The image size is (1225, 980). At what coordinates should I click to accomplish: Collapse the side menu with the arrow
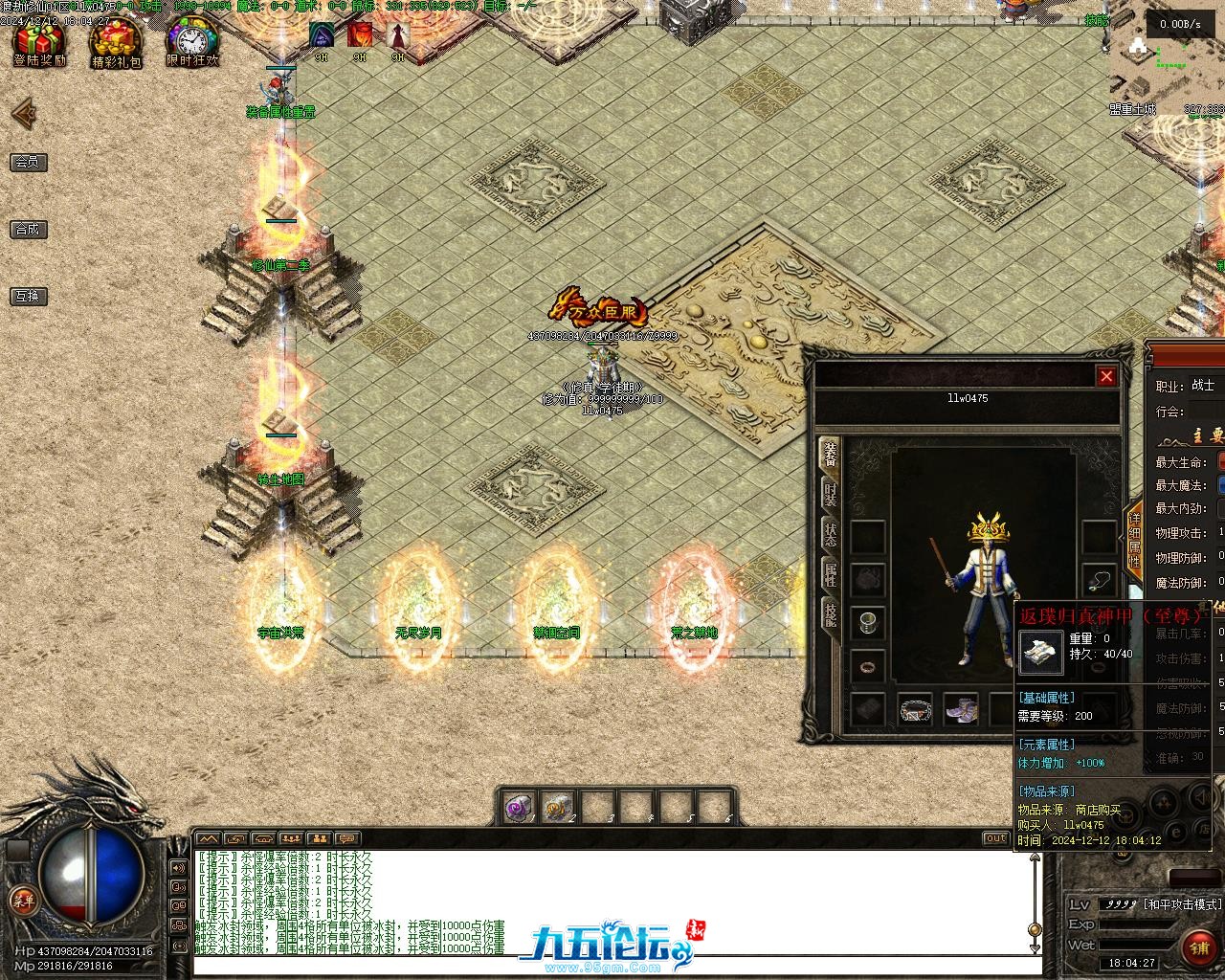(23, 115)
